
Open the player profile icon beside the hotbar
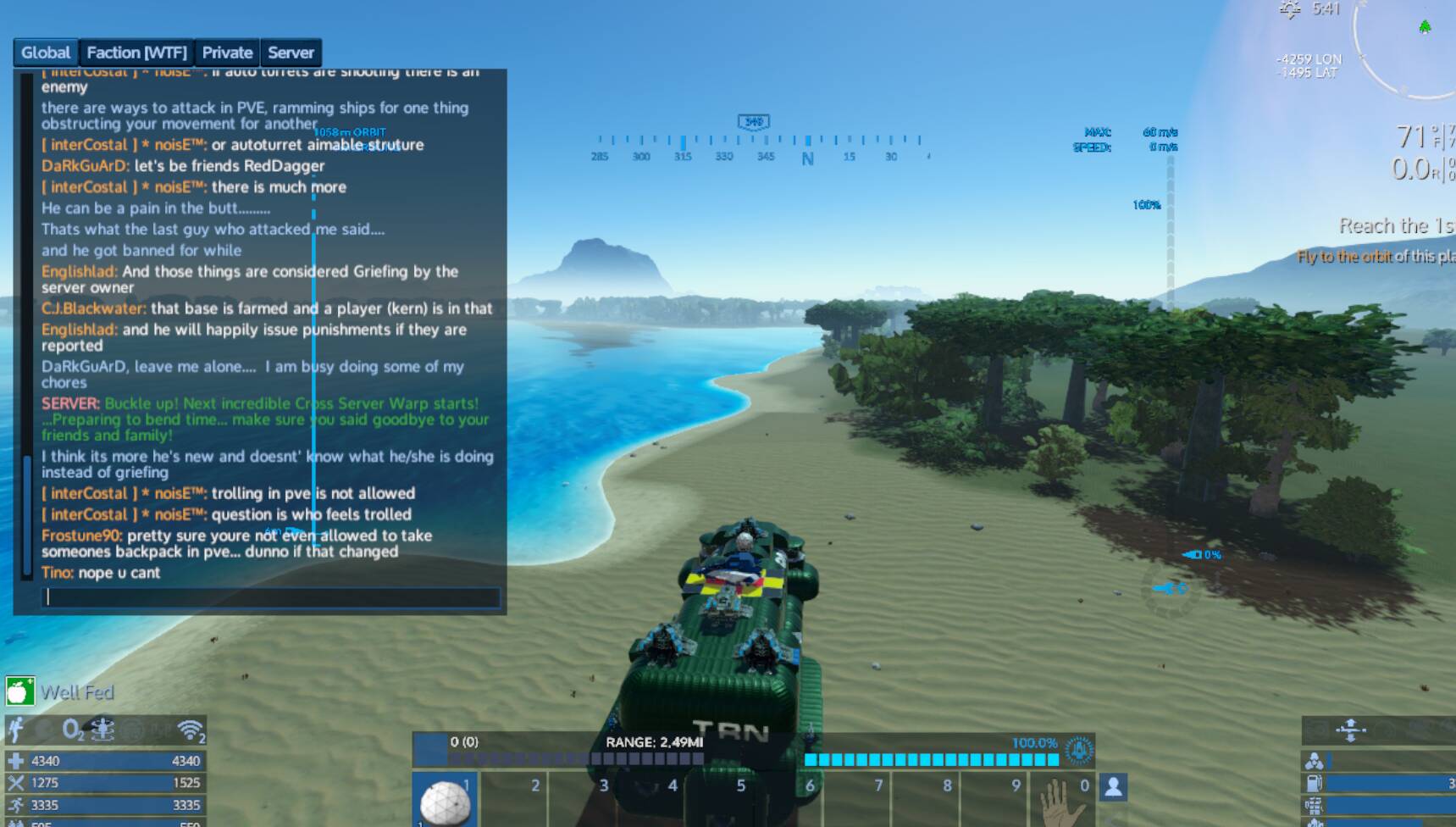1113,787
